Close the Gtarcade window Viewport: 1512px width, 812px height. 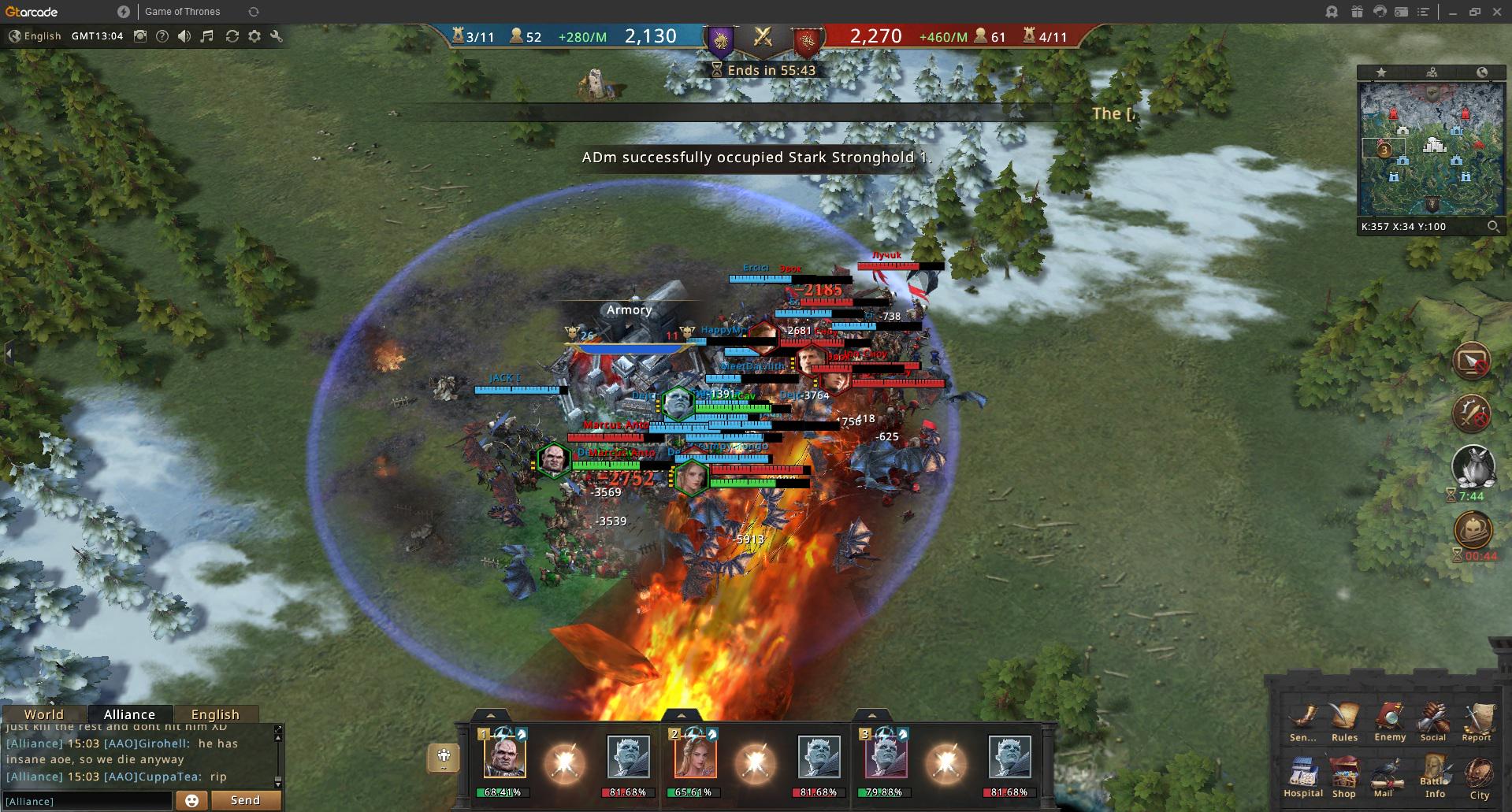coord(1497,12)
